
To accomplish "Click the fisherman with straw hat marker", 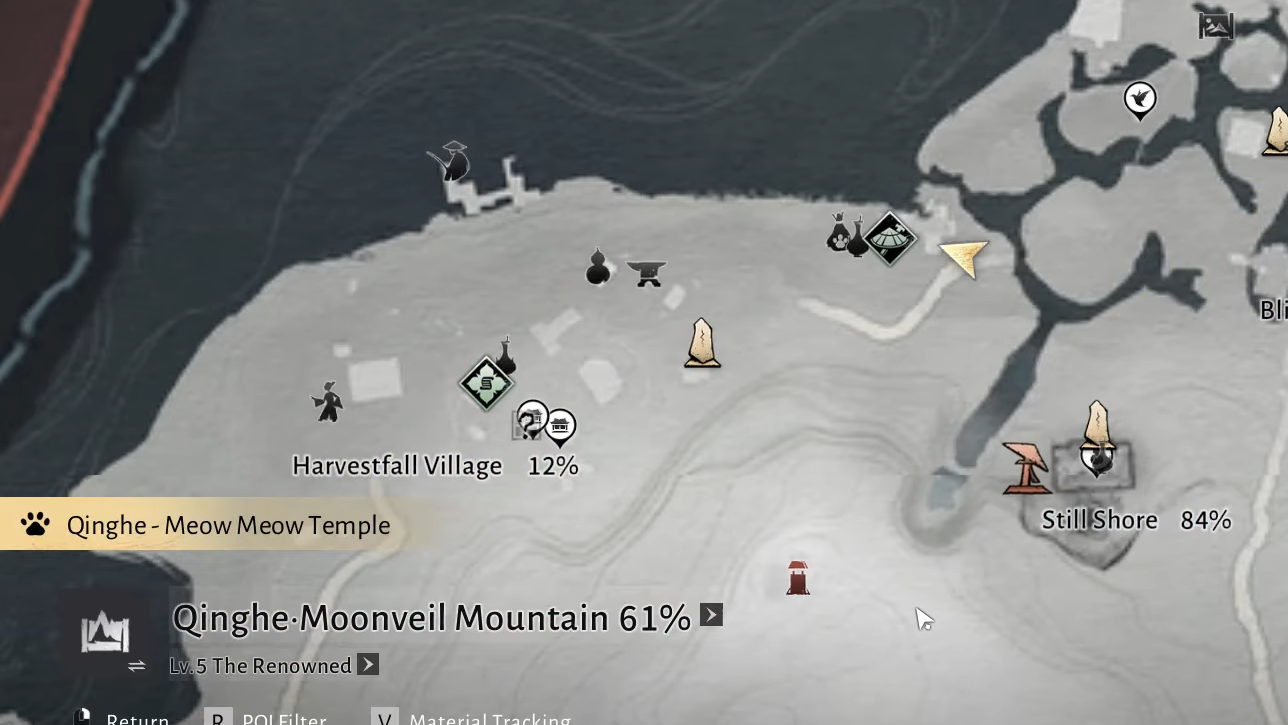I will 452,161.
